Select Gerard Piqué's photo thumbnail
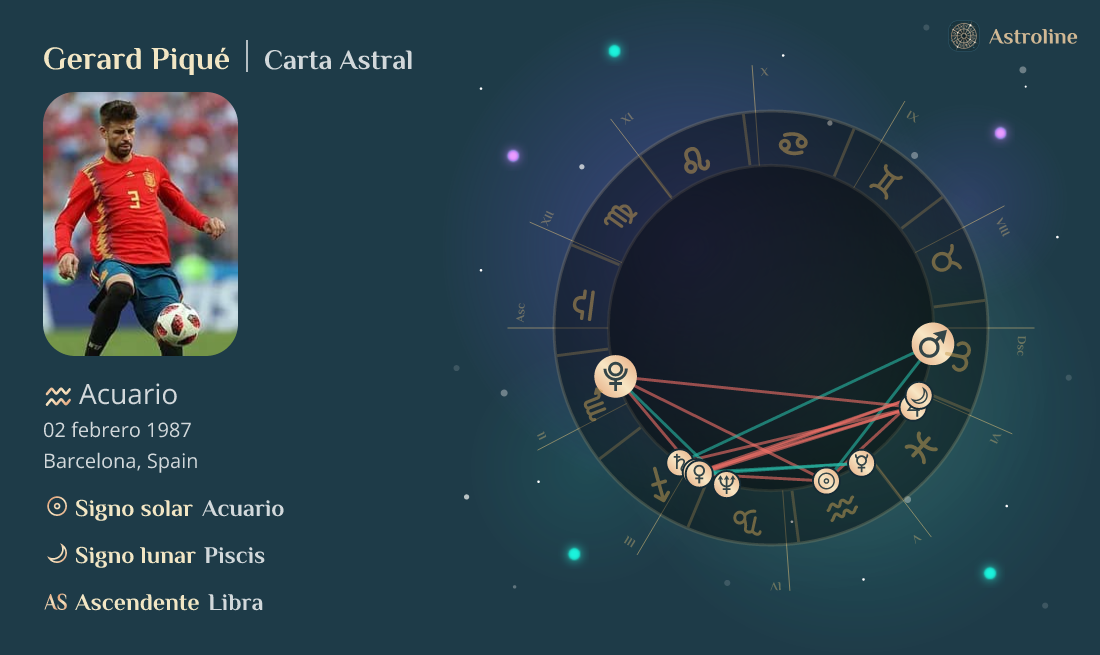 pos(140,224)
